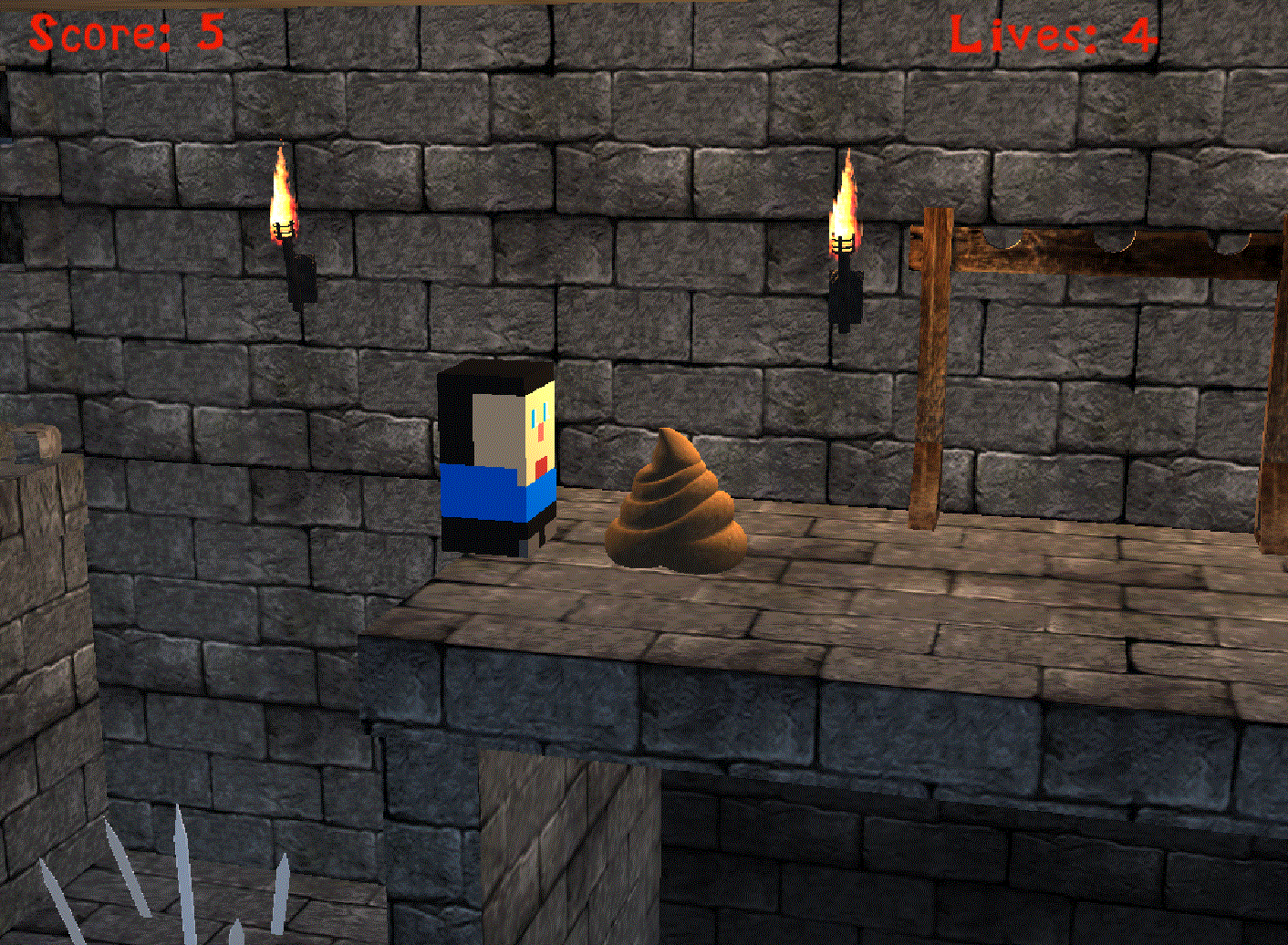This screenshot has width=1288, height=945.
Task: Click the vertical wooden post on the right
Action: click(930, 383)
